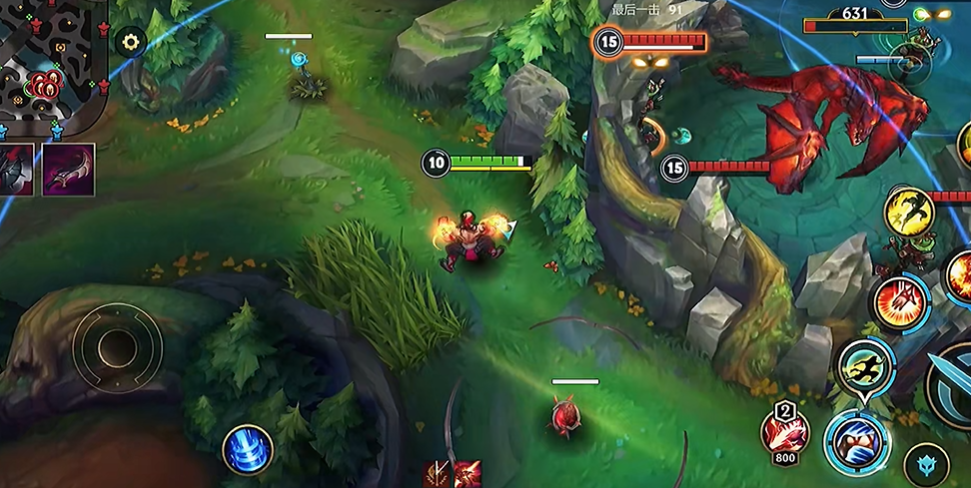Activate the blue recall button
Viewport: 971px width, 488px height.
[x=247, y=449]
